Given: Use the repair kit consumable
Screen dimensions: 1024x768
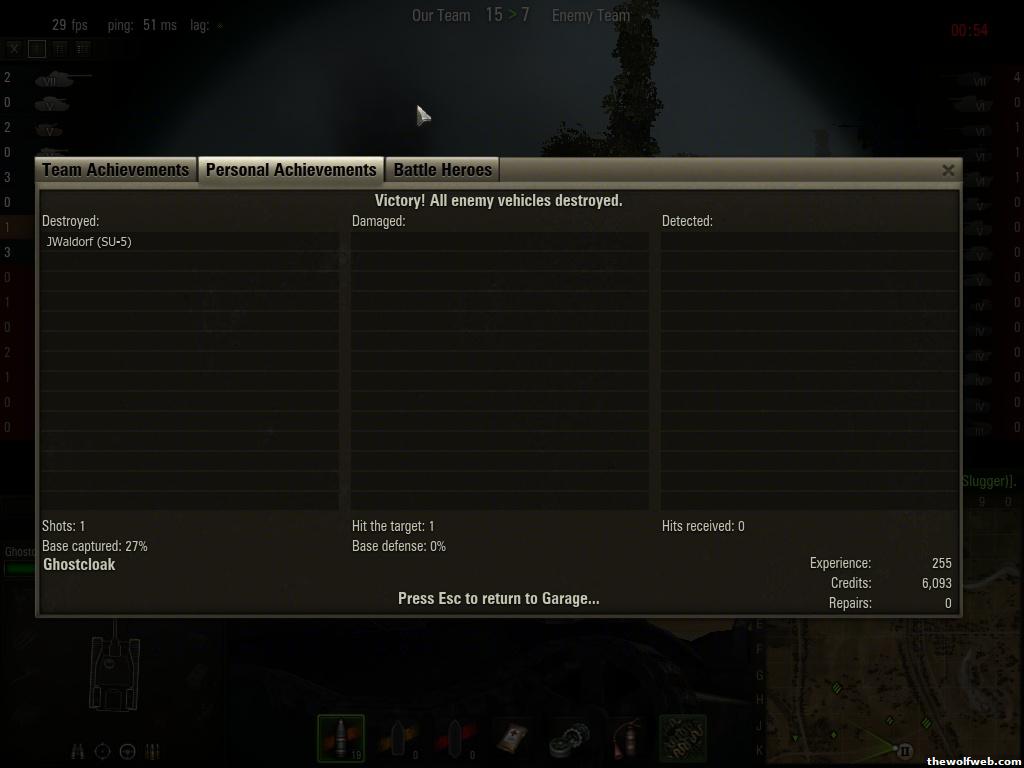Looking at the screenshot, I should click(x=570, y=739).
